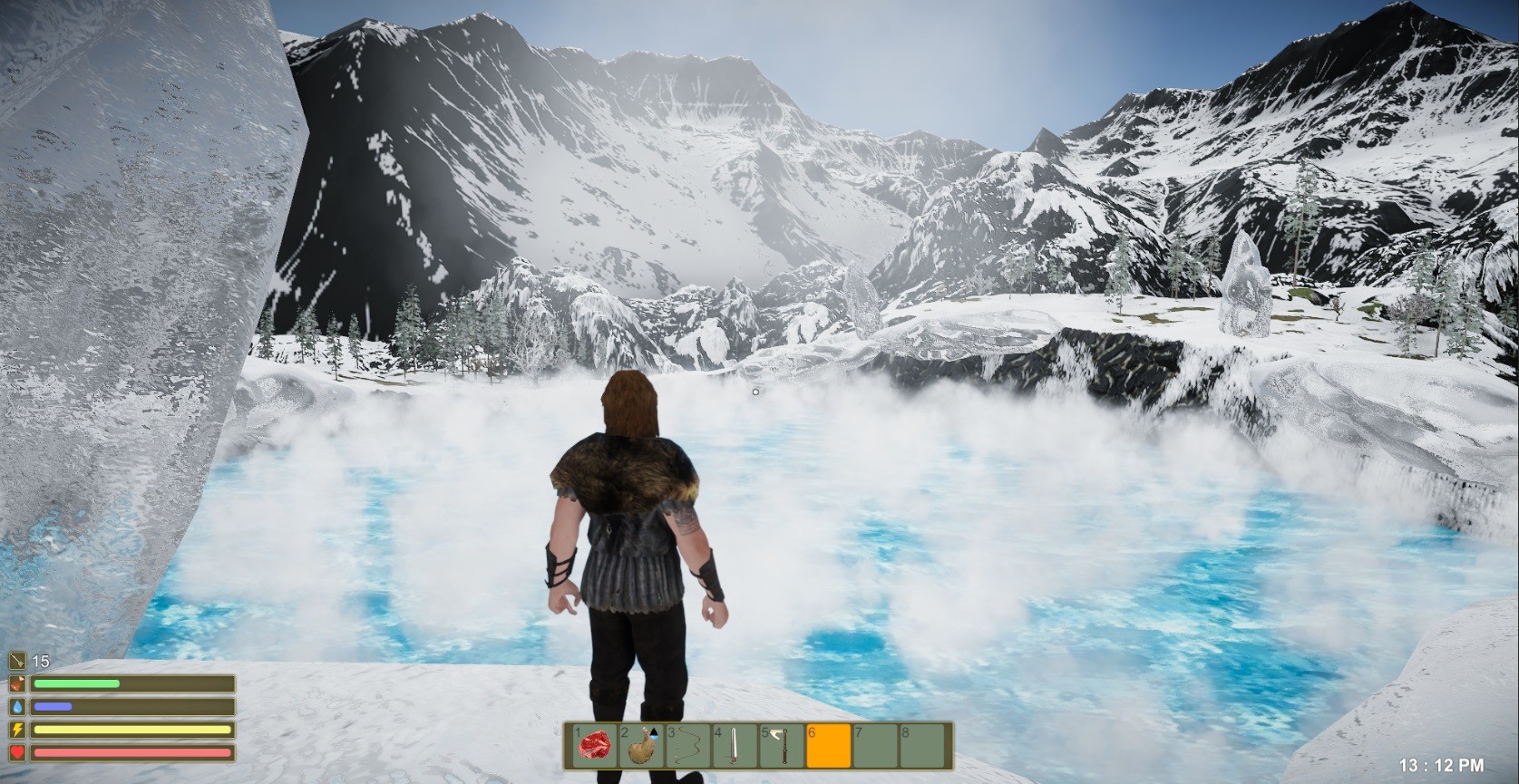
Task: Select the axe in hotbar slot 5
Action: 780,746
